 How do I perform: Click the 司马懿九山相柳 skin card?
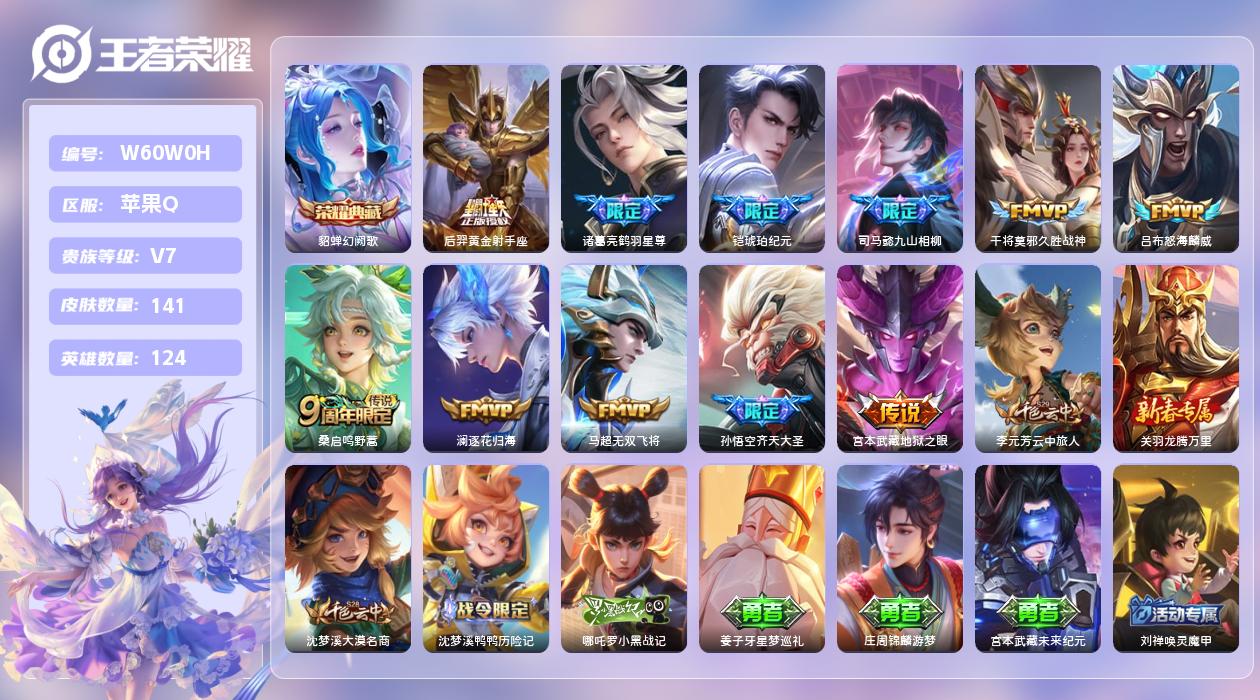(x=900, y=158)
